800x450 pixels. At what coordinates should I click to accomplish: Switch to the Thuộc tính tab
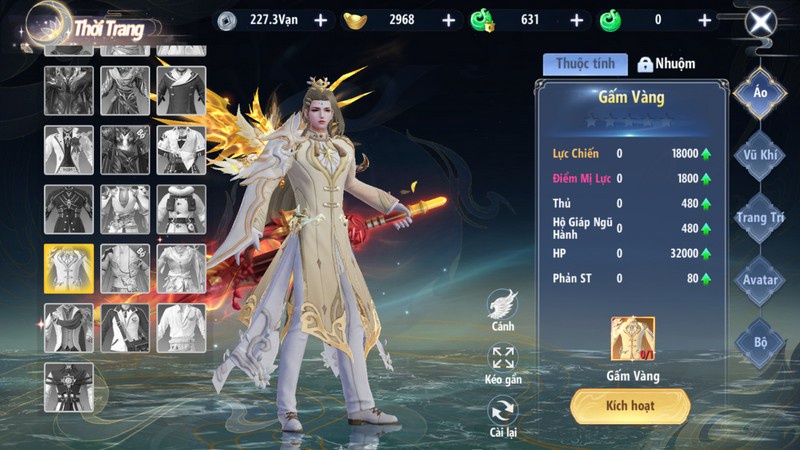585,64
